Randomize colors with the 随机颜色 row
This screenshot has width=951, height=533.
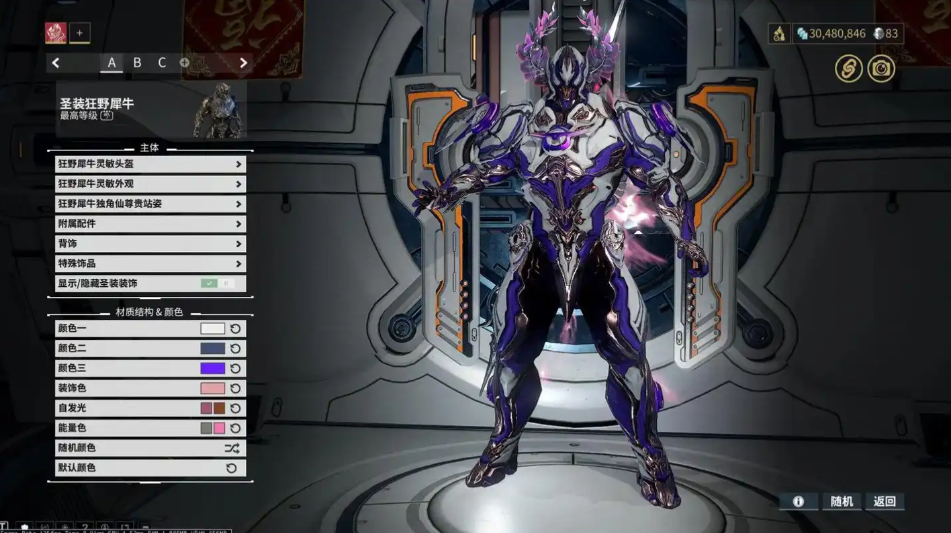[150, 448]
